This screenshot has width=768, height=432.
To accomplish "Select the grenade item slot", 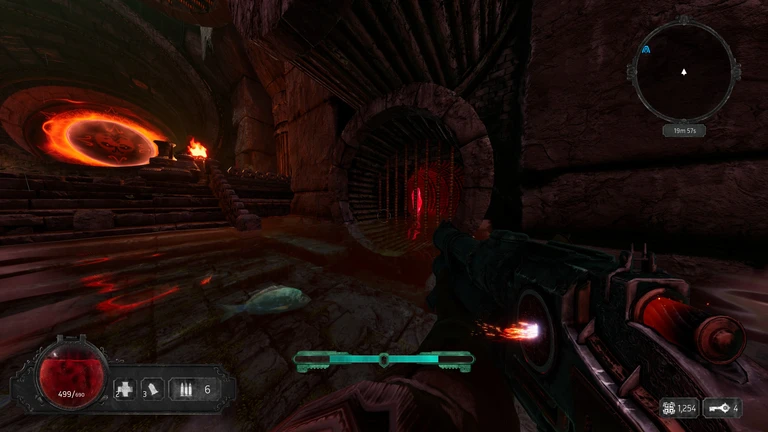I will [153, 388].
